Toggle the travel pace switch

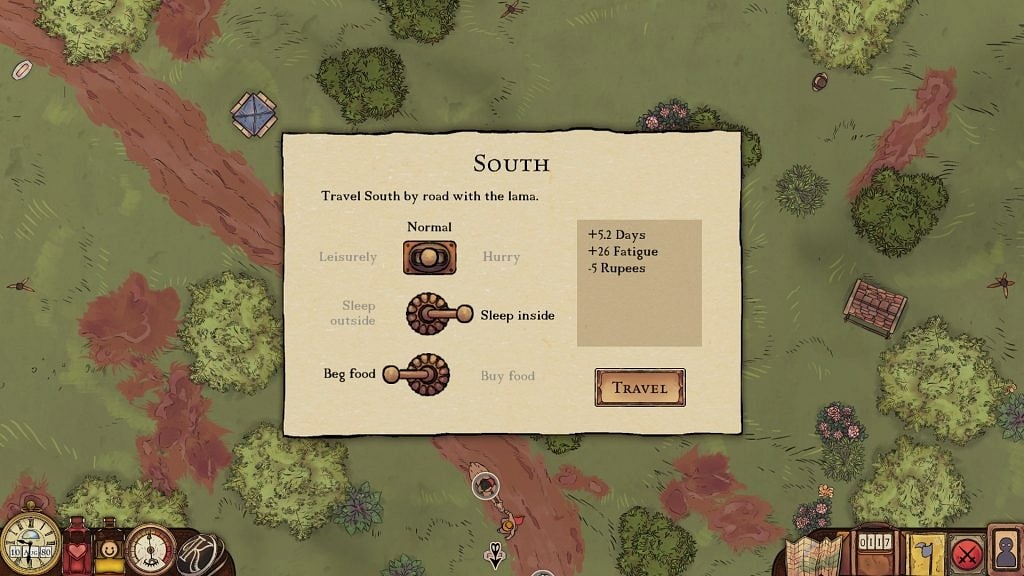429,257
